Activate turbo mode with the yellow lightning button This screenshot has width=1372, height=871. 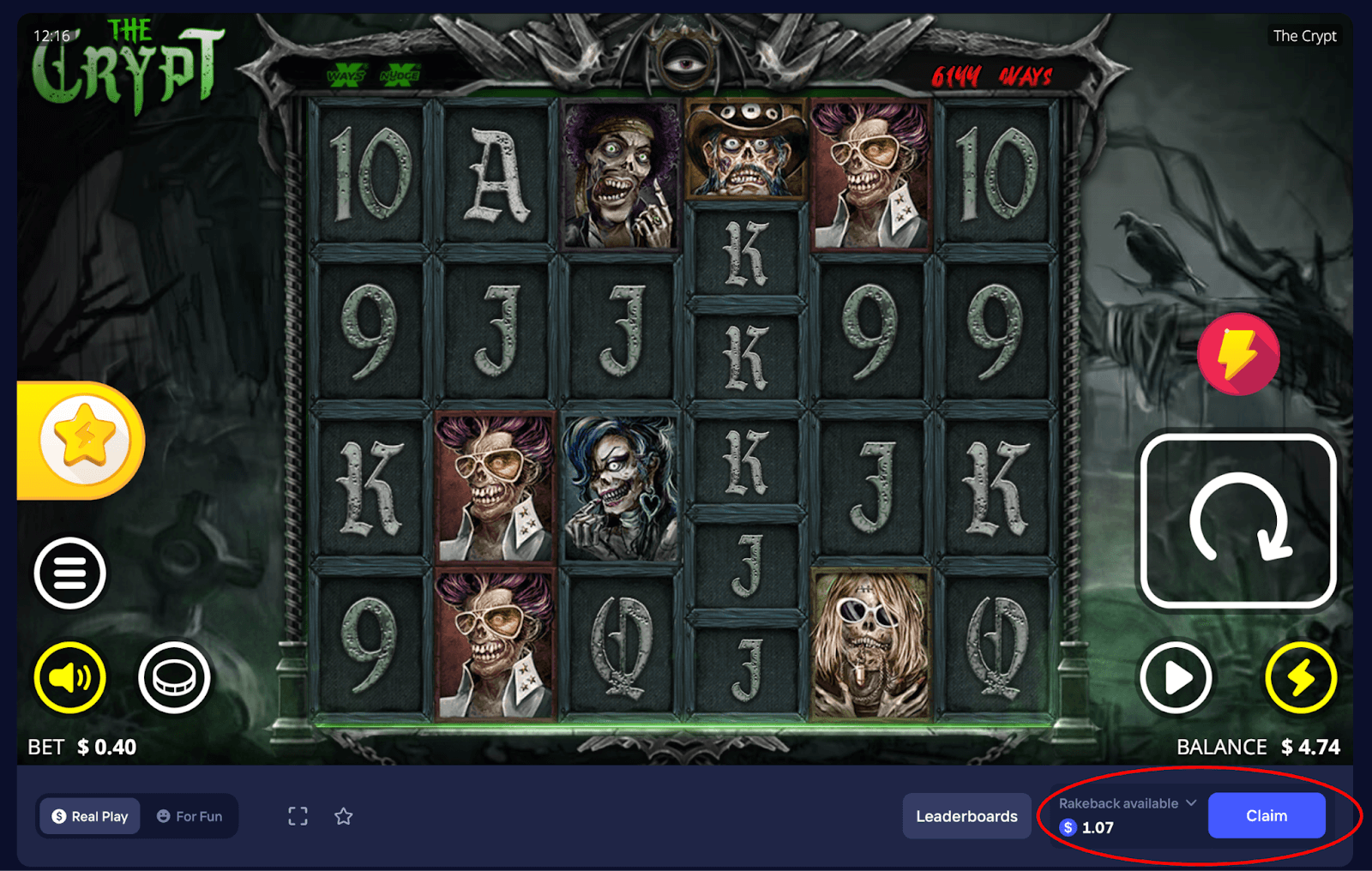coord(1301,677)
